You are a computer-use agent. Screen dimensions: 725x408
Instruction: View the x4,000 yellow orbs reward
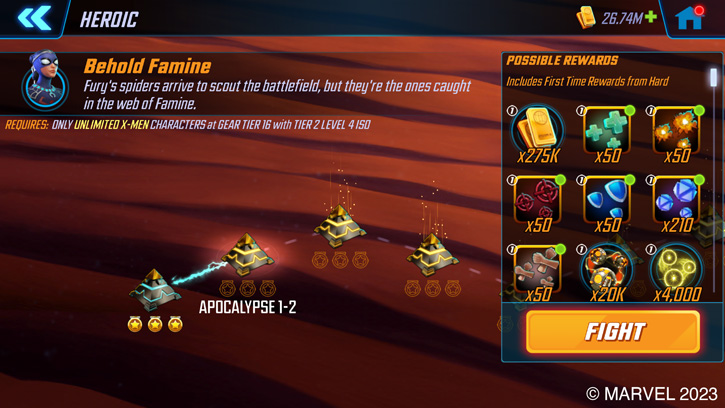coord(676,270)
